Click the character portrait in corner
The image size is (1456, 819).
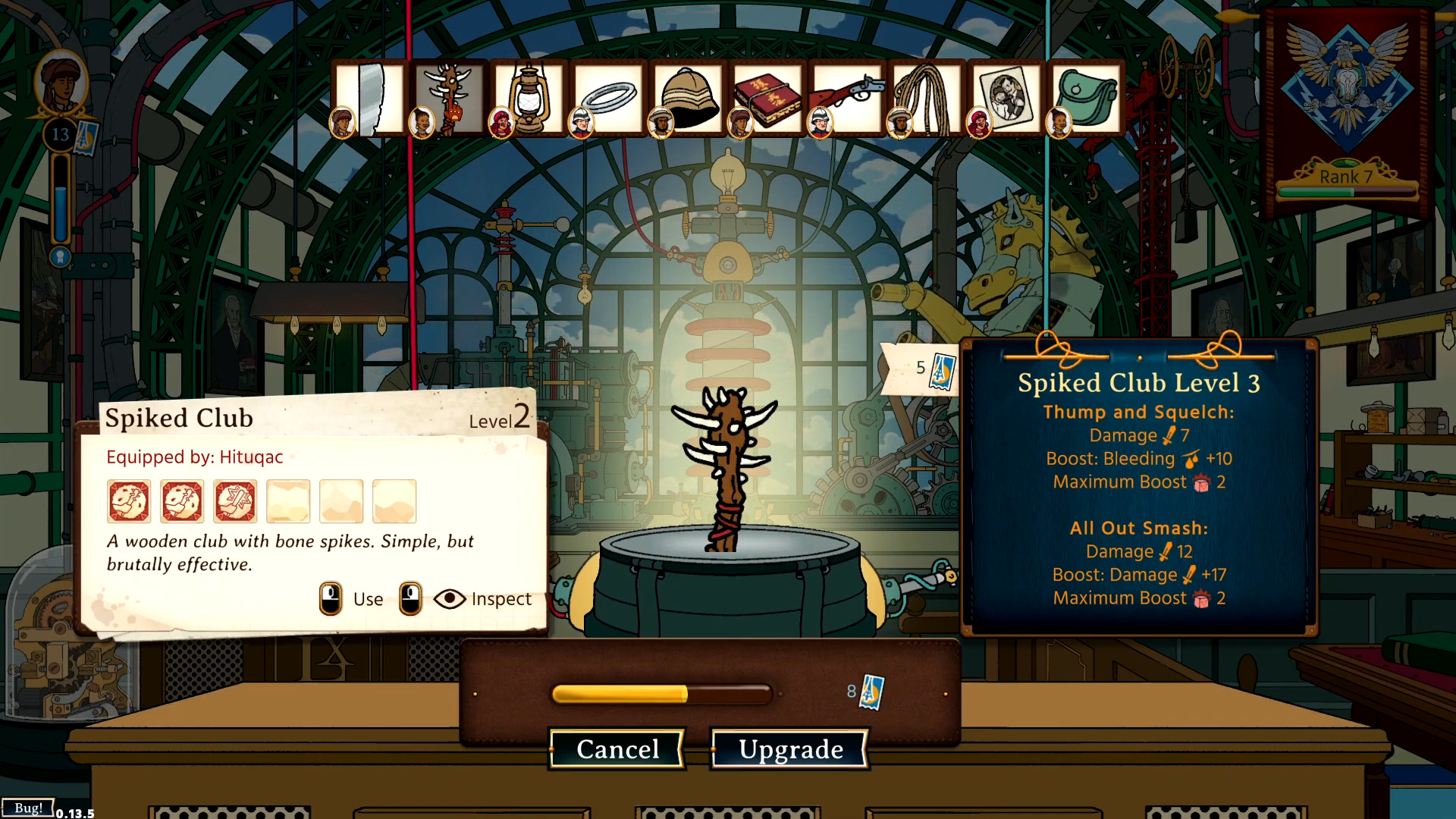click(61, 83)
